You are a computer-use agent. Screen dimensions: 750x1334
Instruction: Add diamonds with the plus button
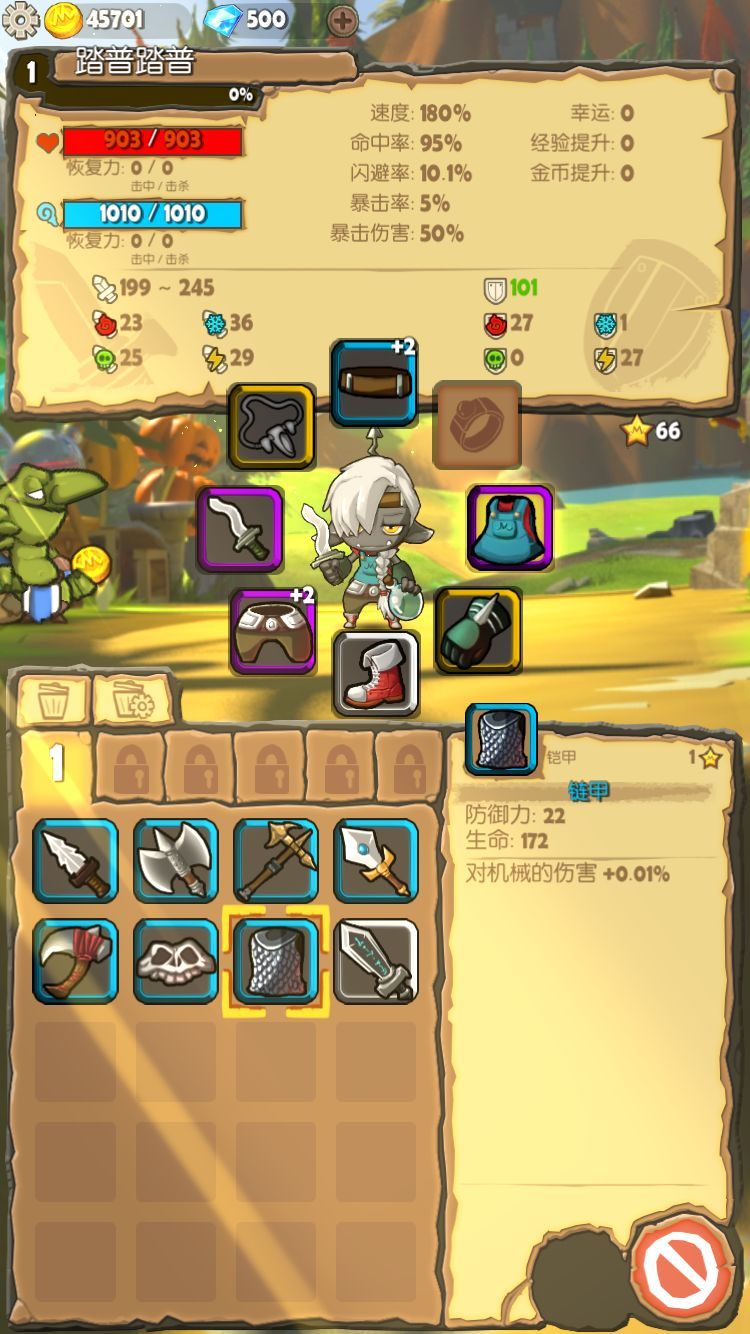point(342,20)
